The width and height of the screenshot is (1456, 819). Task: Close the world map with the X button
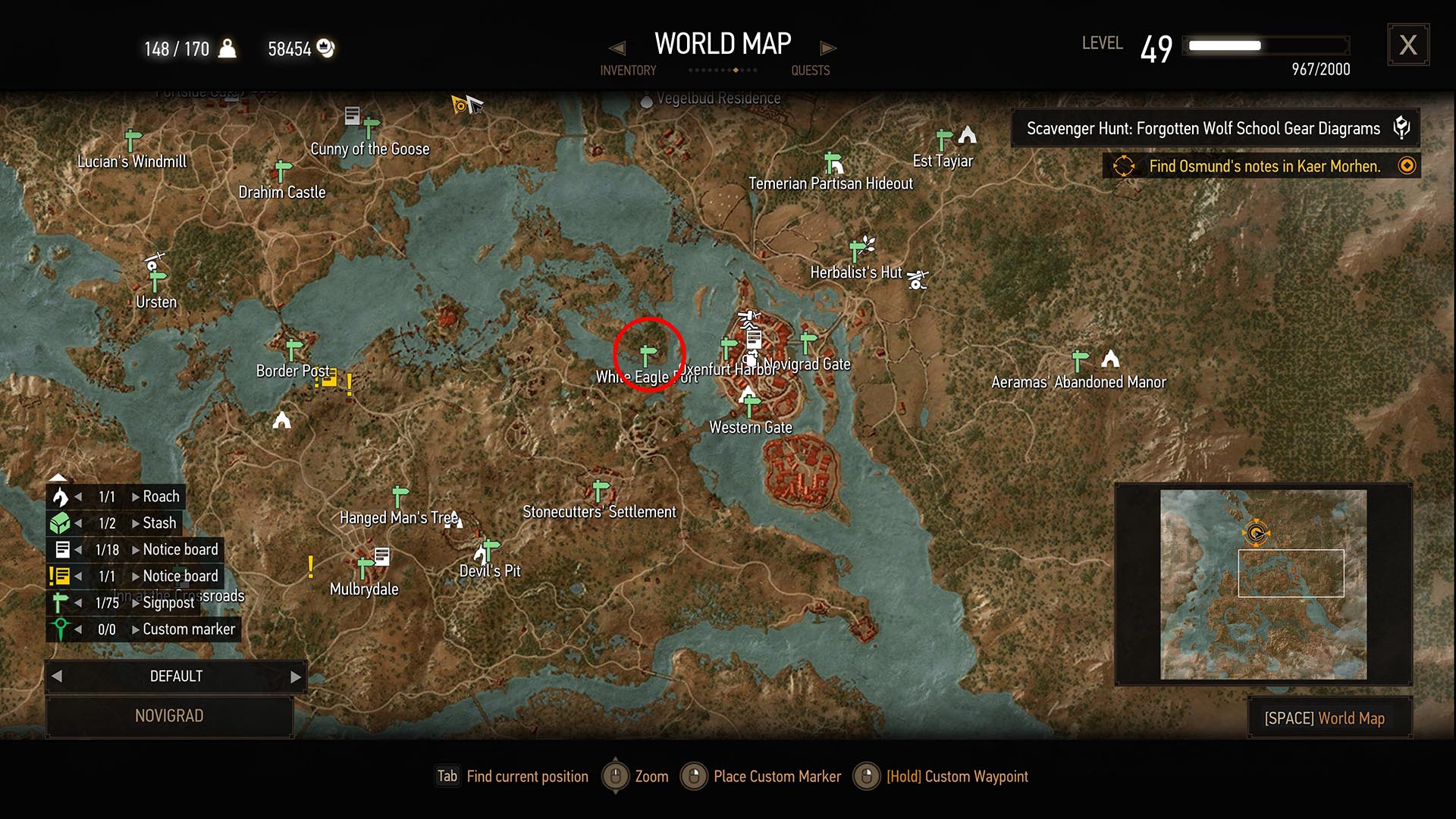pyautogui.click(x=1407, y=45)
